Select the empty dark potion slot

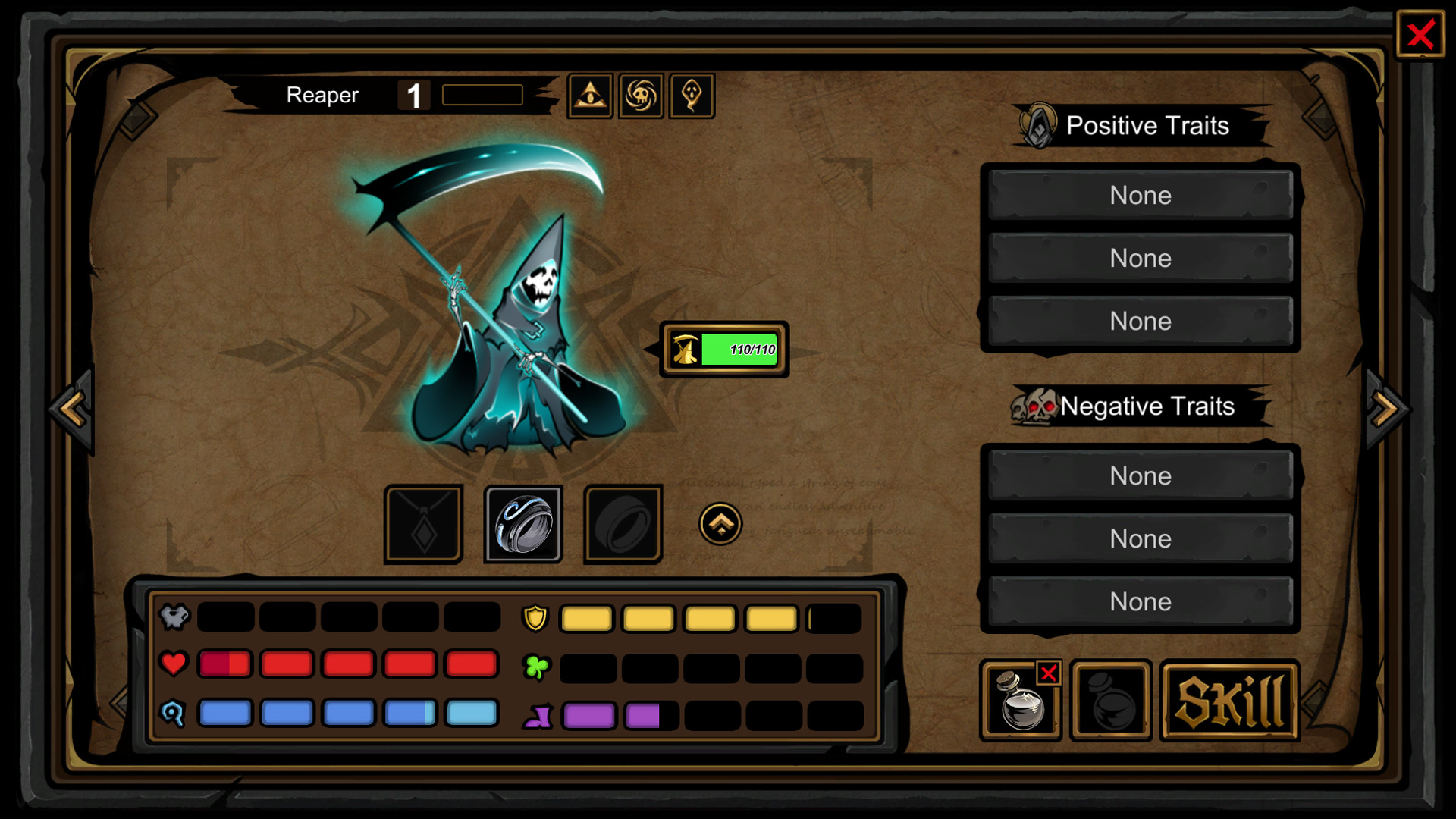click(x=1111, y=699)
